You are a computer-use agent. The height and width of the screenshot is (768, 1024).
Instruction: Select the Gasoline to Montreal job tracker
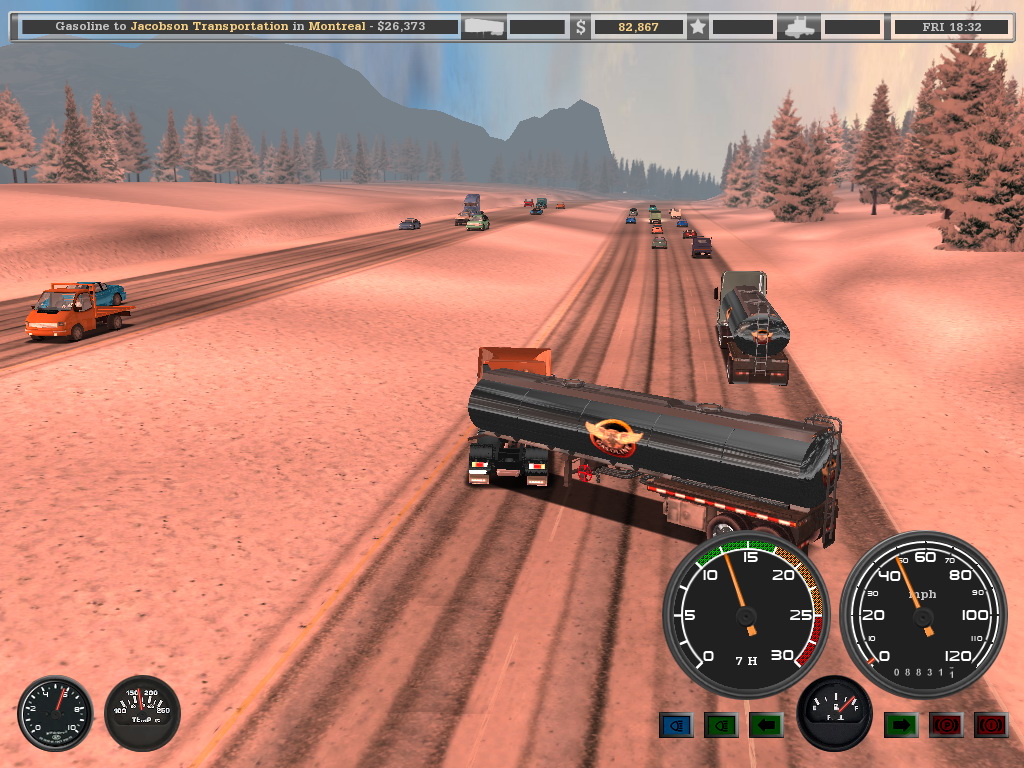(x=239, y=27)
